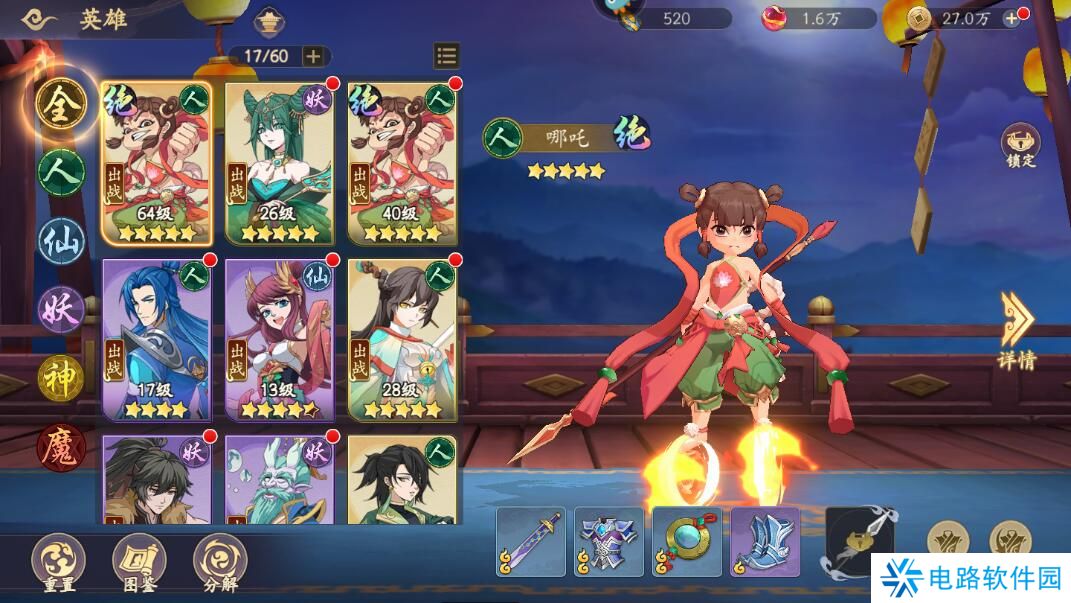Add gold coins with the plus button
1071x603 pixels.
[1011, 18]
